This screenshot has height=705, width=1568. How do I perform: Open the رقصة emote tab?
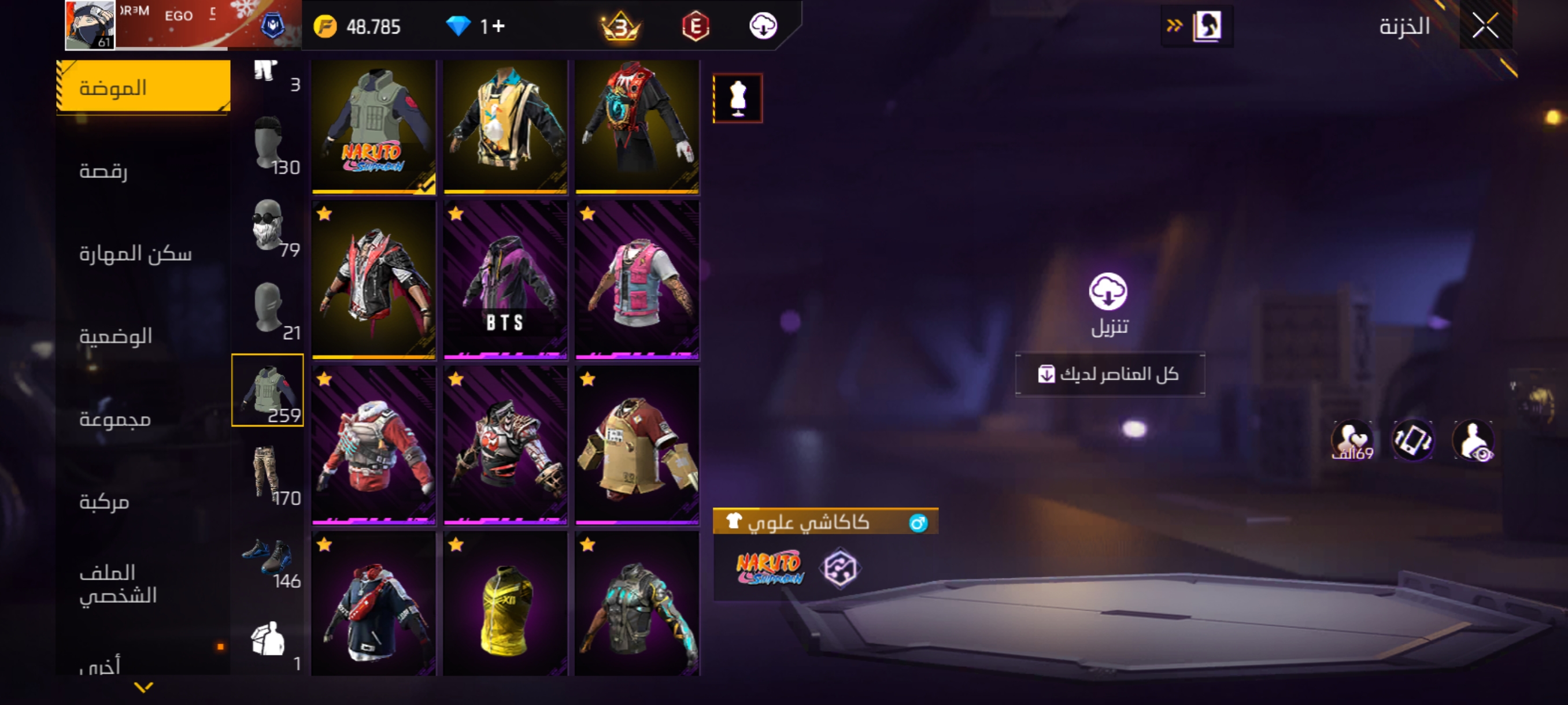(103, 170)
